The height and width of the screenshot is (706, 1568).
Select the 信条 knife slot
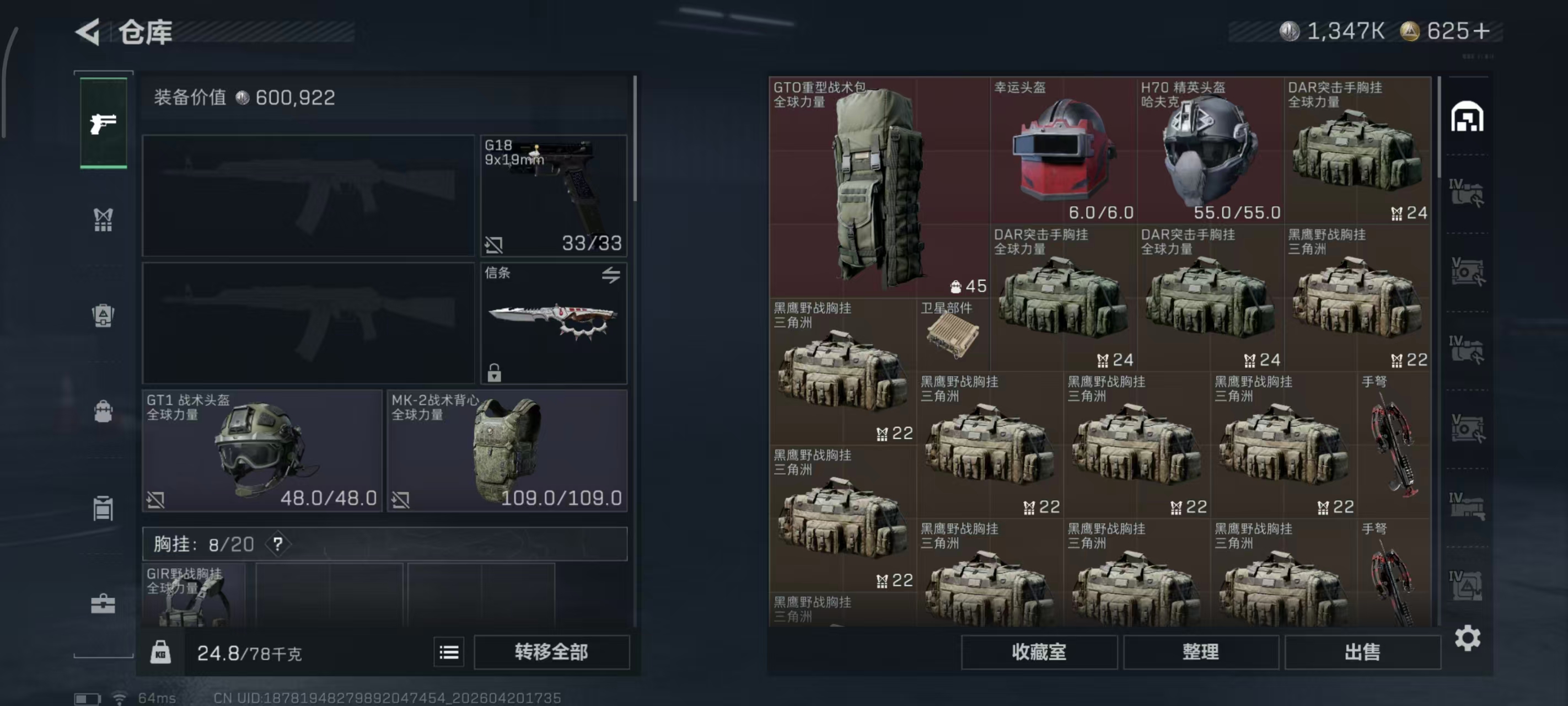point(554,323)
